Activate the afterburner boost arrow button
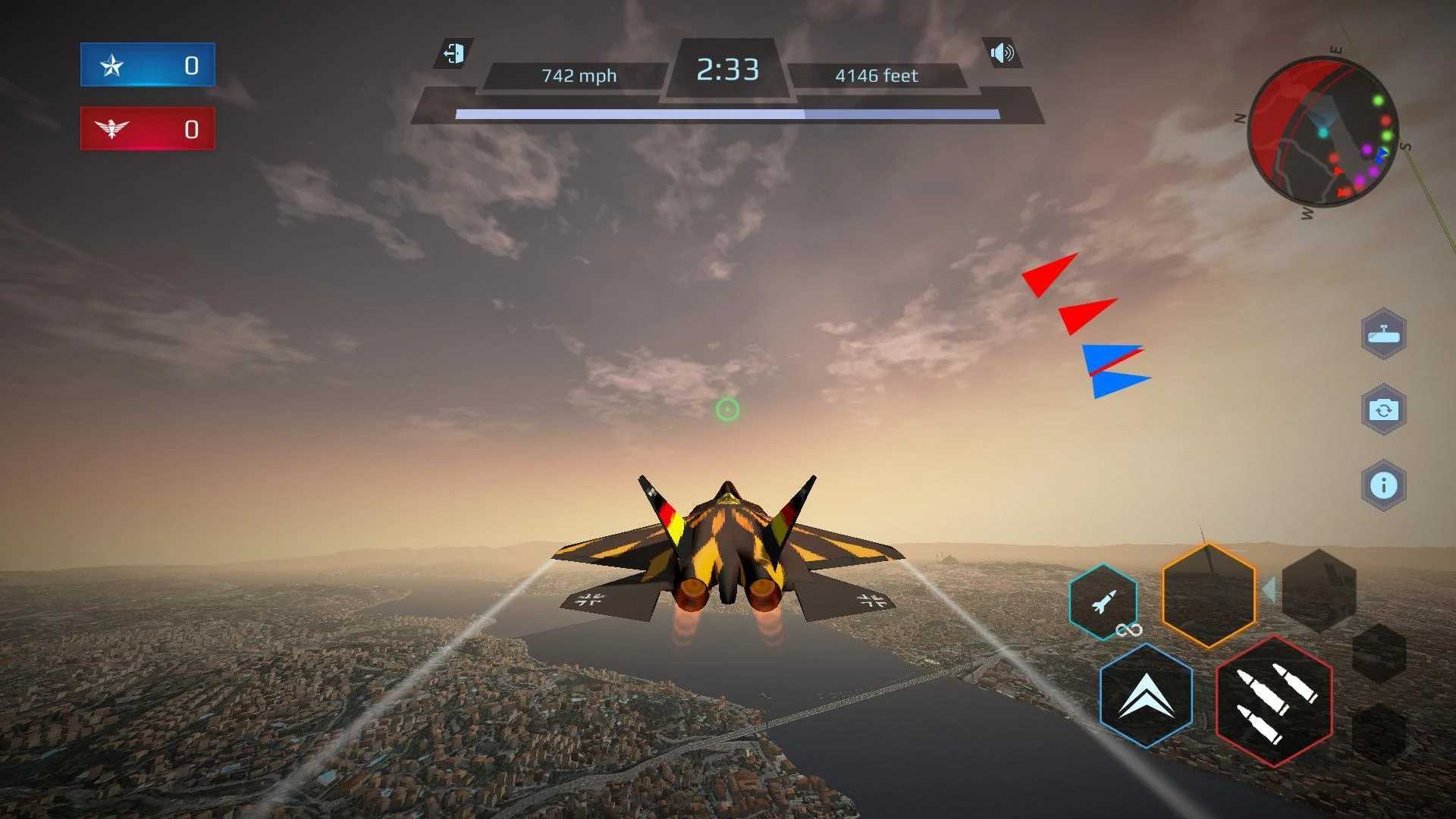 tap(1146, 695)
